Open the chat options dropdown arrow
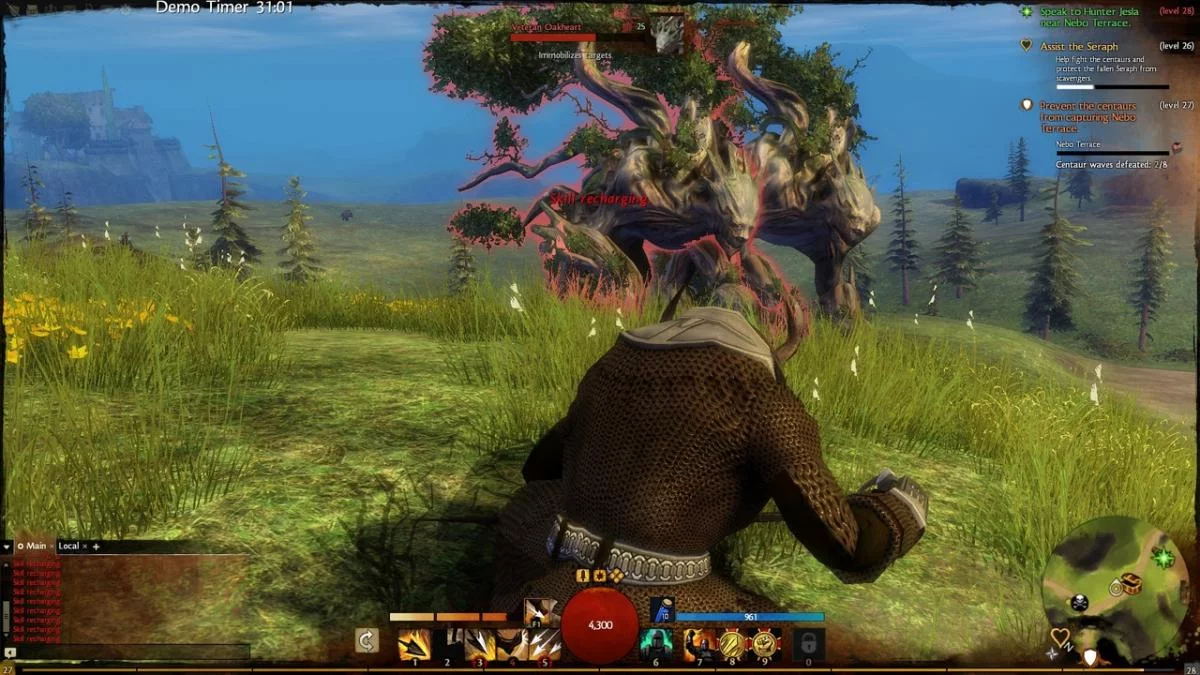This screenshot has width=1200, height=675. pos(7,547)
